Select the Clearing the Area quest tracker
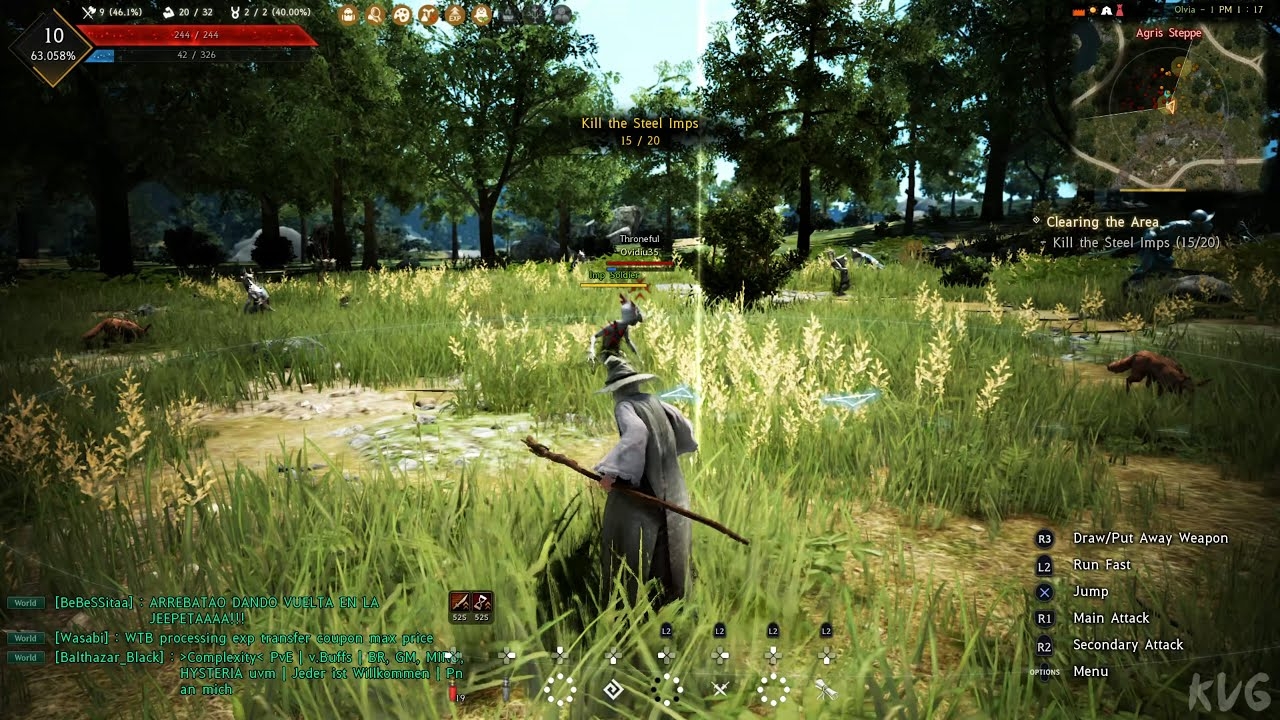Image resolution: width=1280 pixels, height=720 pixels. (1102, 222)
